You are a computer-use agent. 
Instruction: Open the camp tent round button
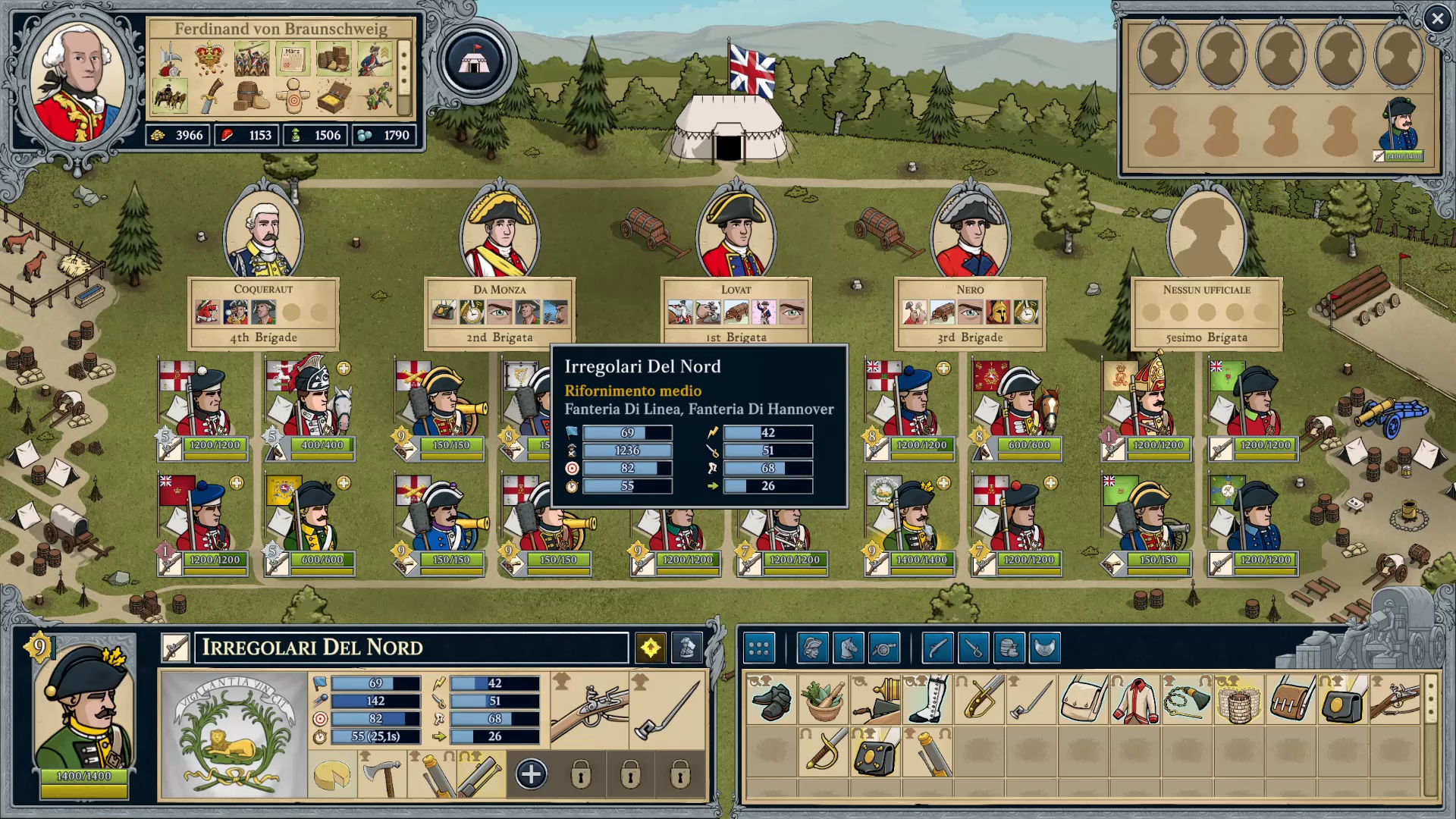[474, 61]
